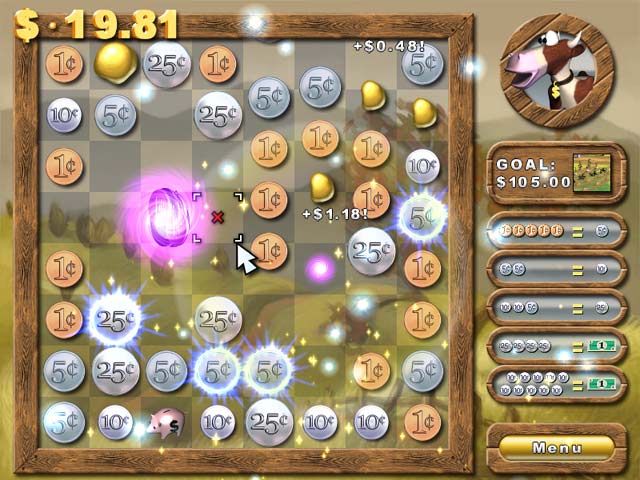The width and height of the screenshot is (640, 480).
Task: Click the five pennies equals nickel recipe
Action: pyautogui.click(x=556, y=231)
